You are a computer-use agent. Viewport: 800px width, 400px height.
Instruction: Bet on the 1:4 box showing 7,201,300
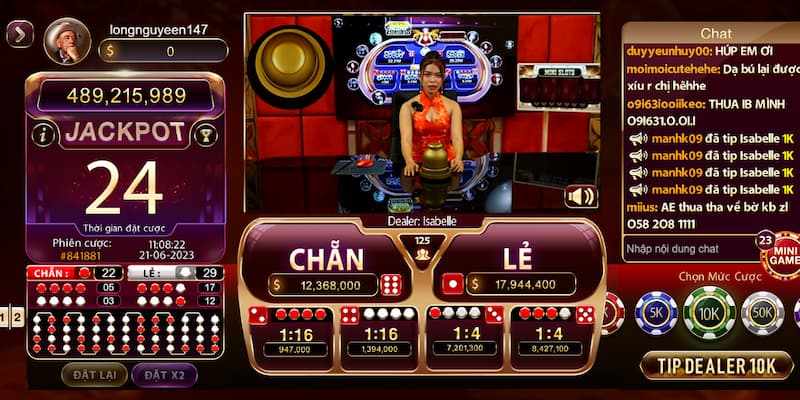coord(465,332)
